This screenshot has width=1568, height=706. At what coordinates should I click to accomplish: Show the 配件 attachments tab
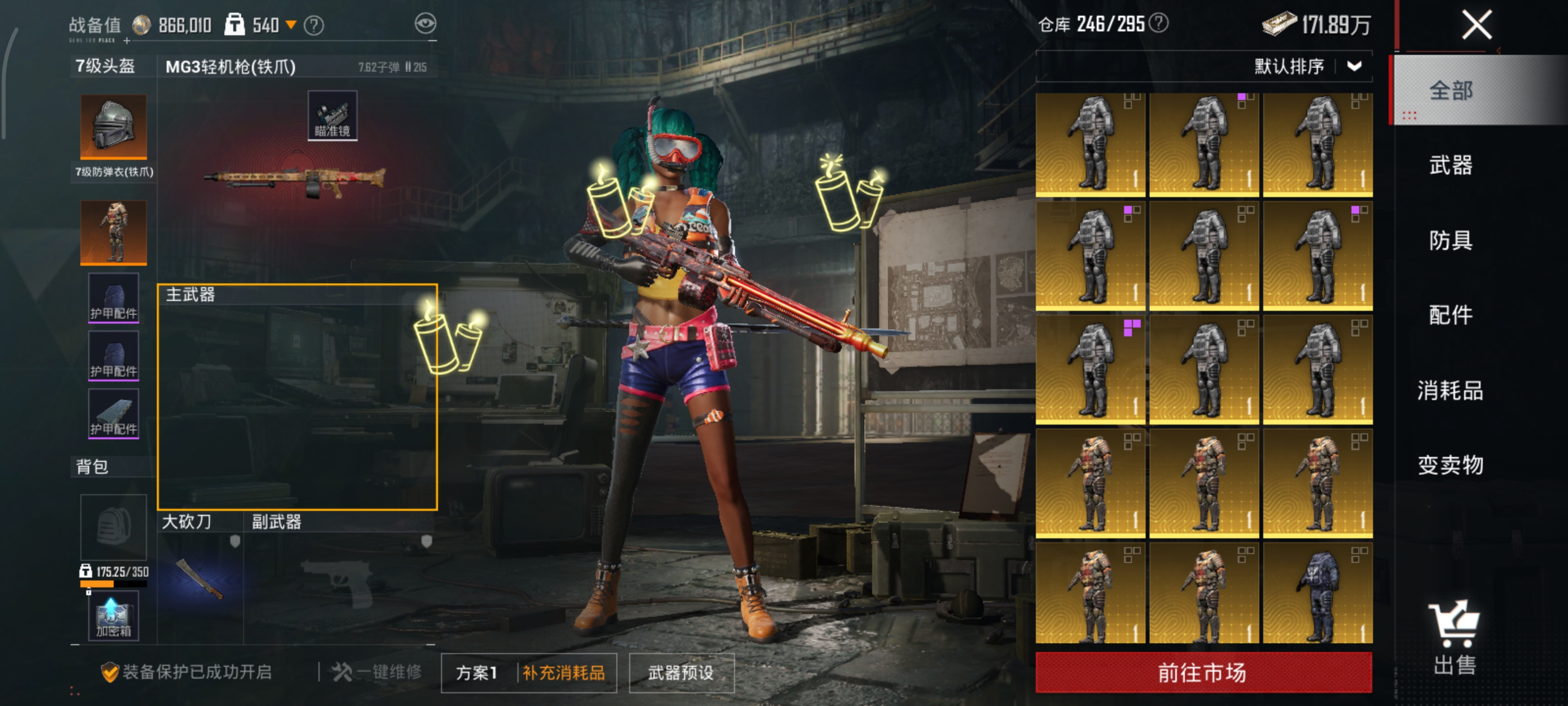tap(1450, 315)
